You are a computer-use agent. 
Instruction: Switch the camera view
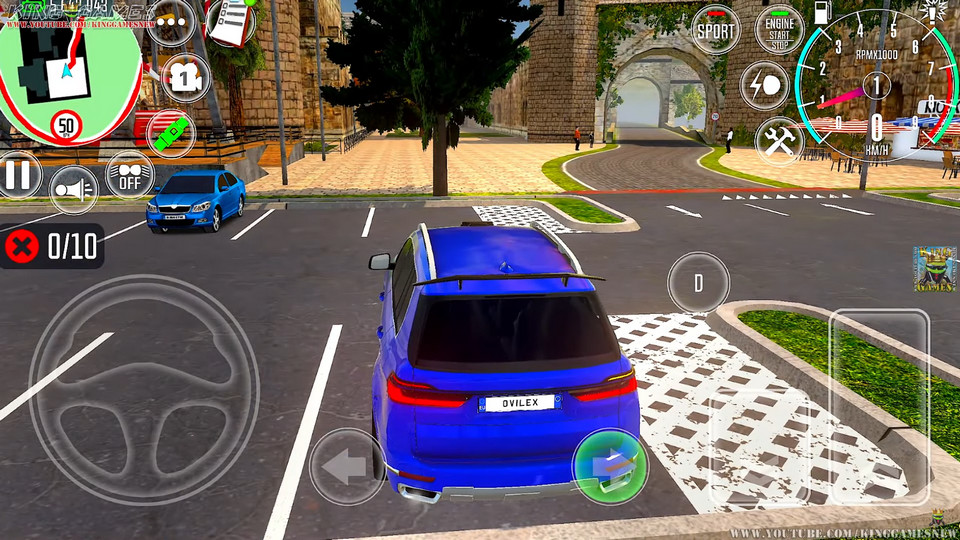point(186,78)
